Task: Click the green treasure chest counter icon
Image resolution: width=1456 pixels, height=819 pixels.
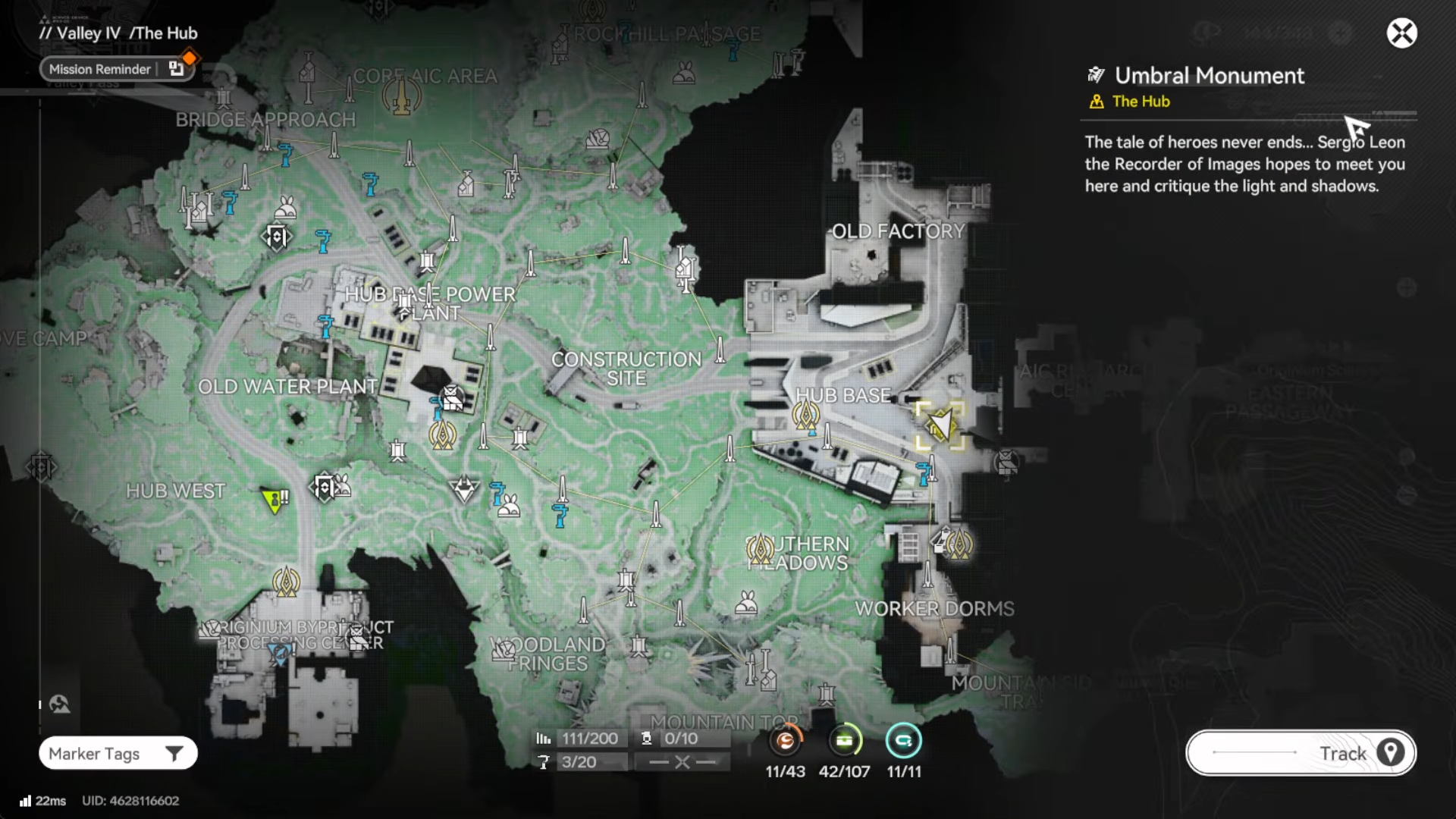Action: pyautogui.click(x=844, y=741)
